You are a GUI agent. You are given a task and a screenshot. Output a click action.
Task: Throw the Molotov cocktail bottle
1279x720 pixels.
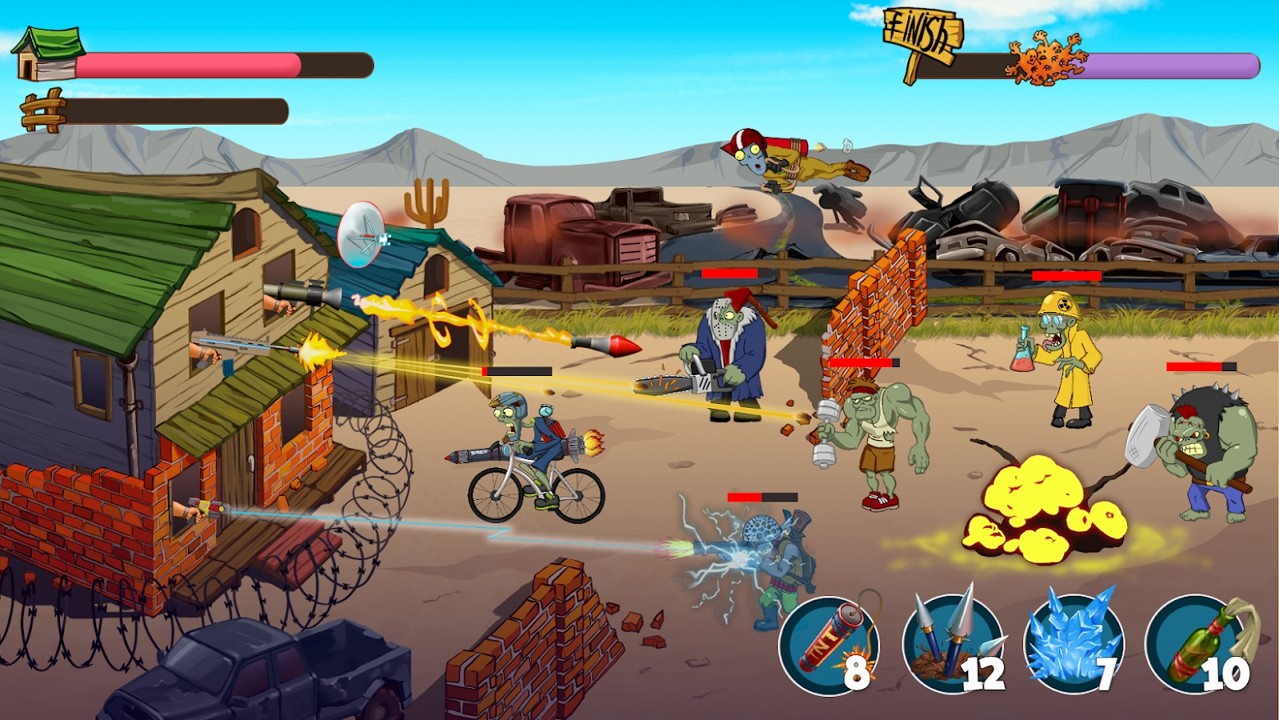point(1196,645)
